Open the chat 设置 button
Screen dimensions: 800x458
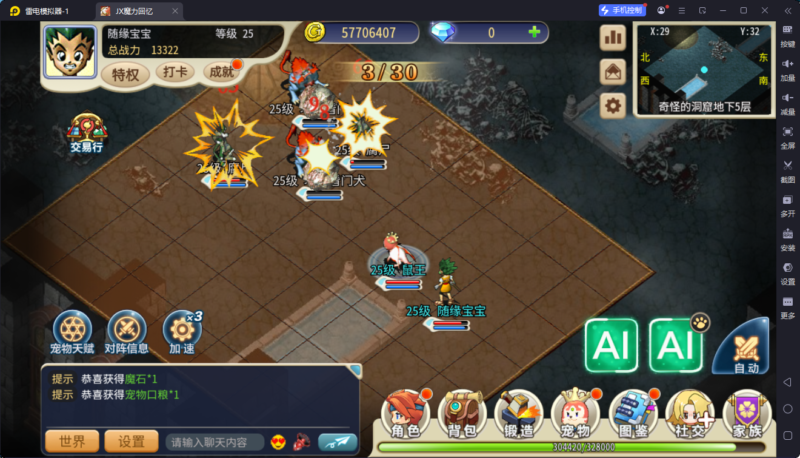point(131,441)
